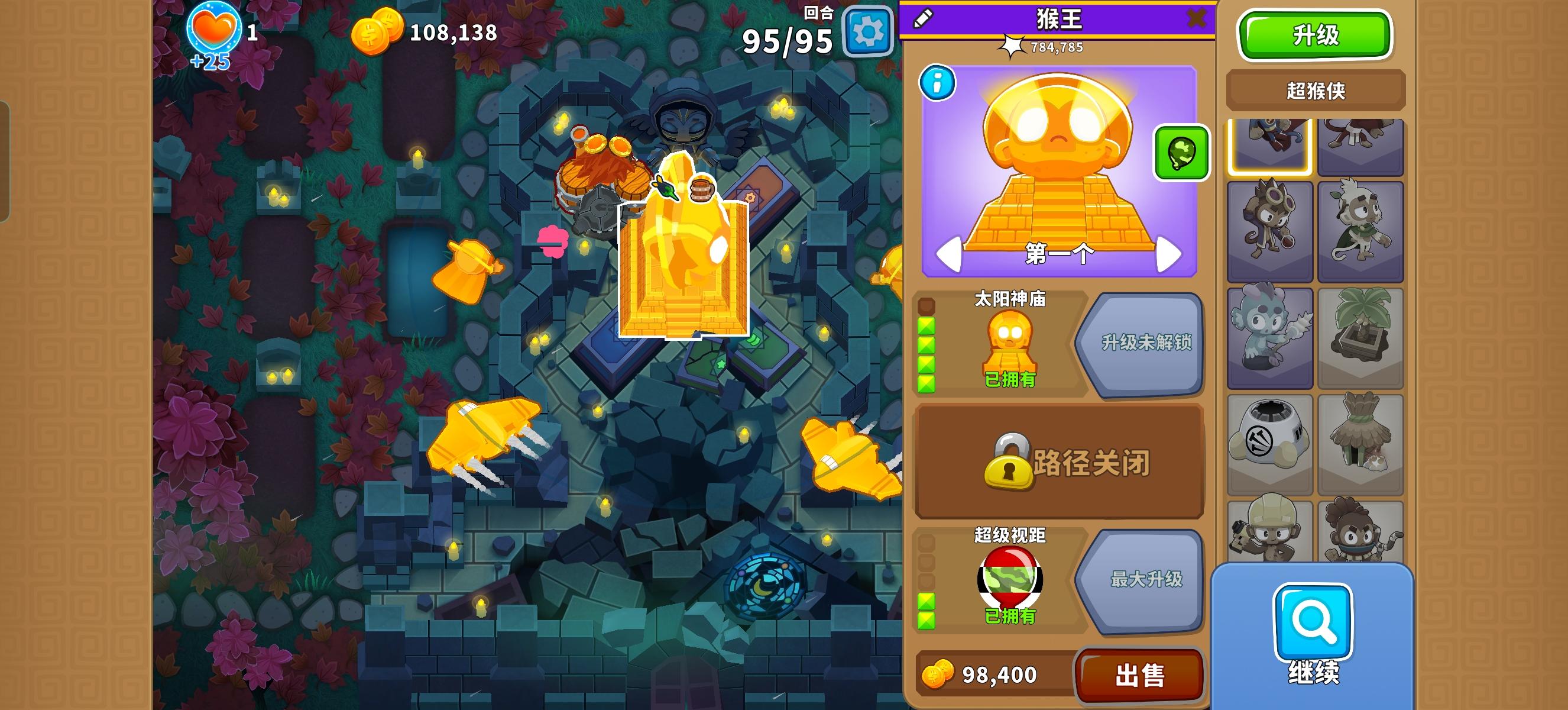Screen dimensions: 1568x710
Task: Switch to the 猴王 title bar tab
Action: point(1057,18)
